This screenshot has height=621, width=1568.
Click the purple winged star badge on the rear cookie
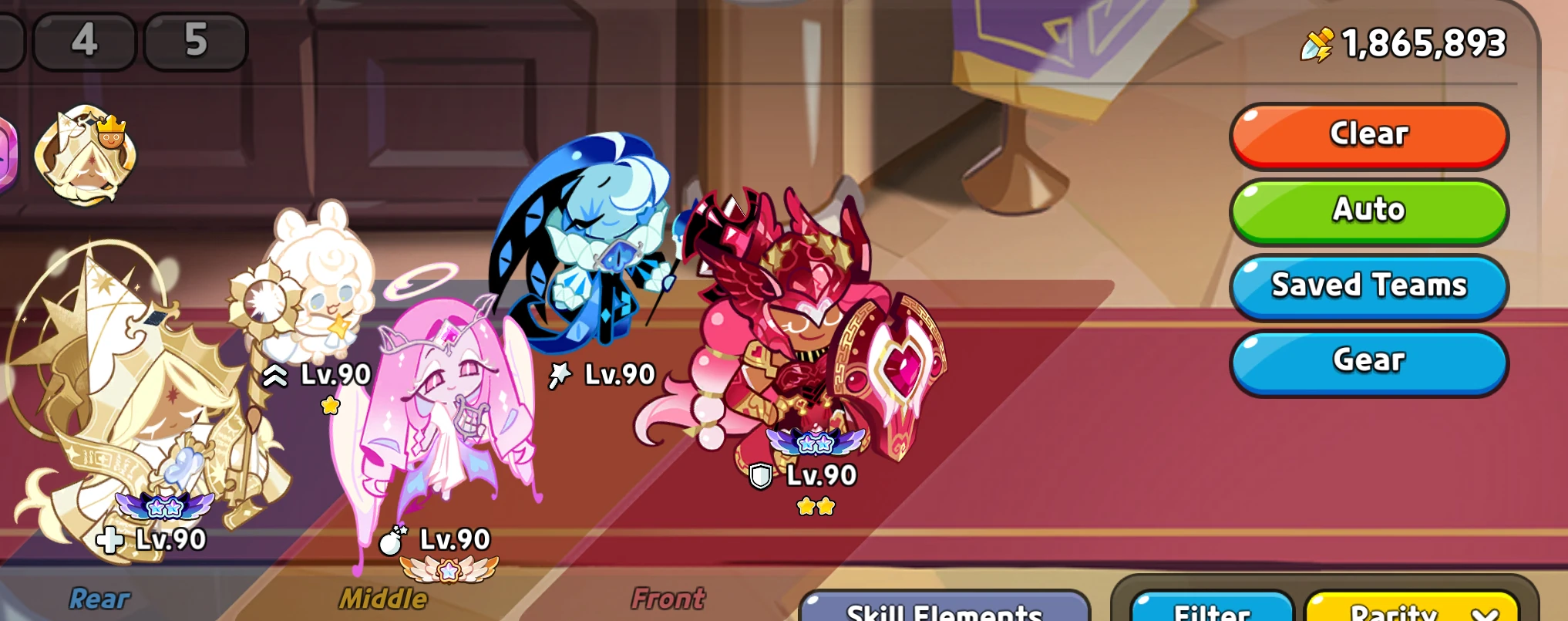click(x=164, y=507)
